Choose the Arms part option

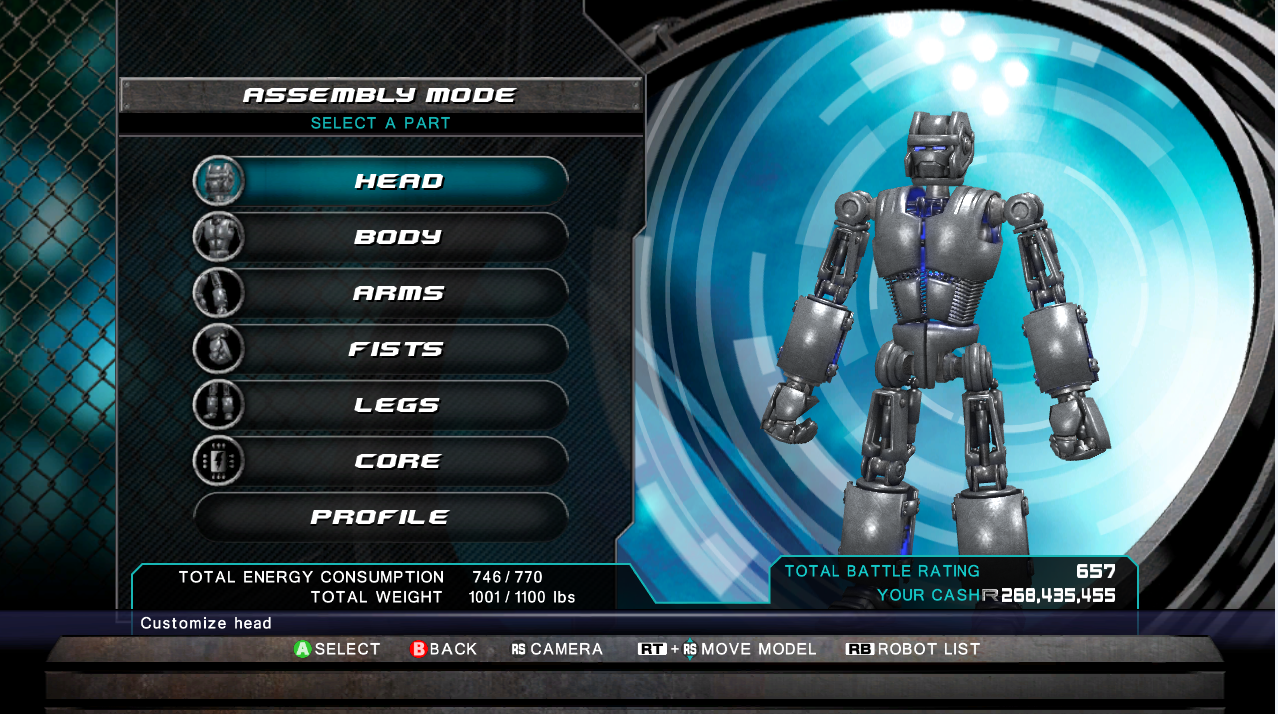click(x=397, y=293)
